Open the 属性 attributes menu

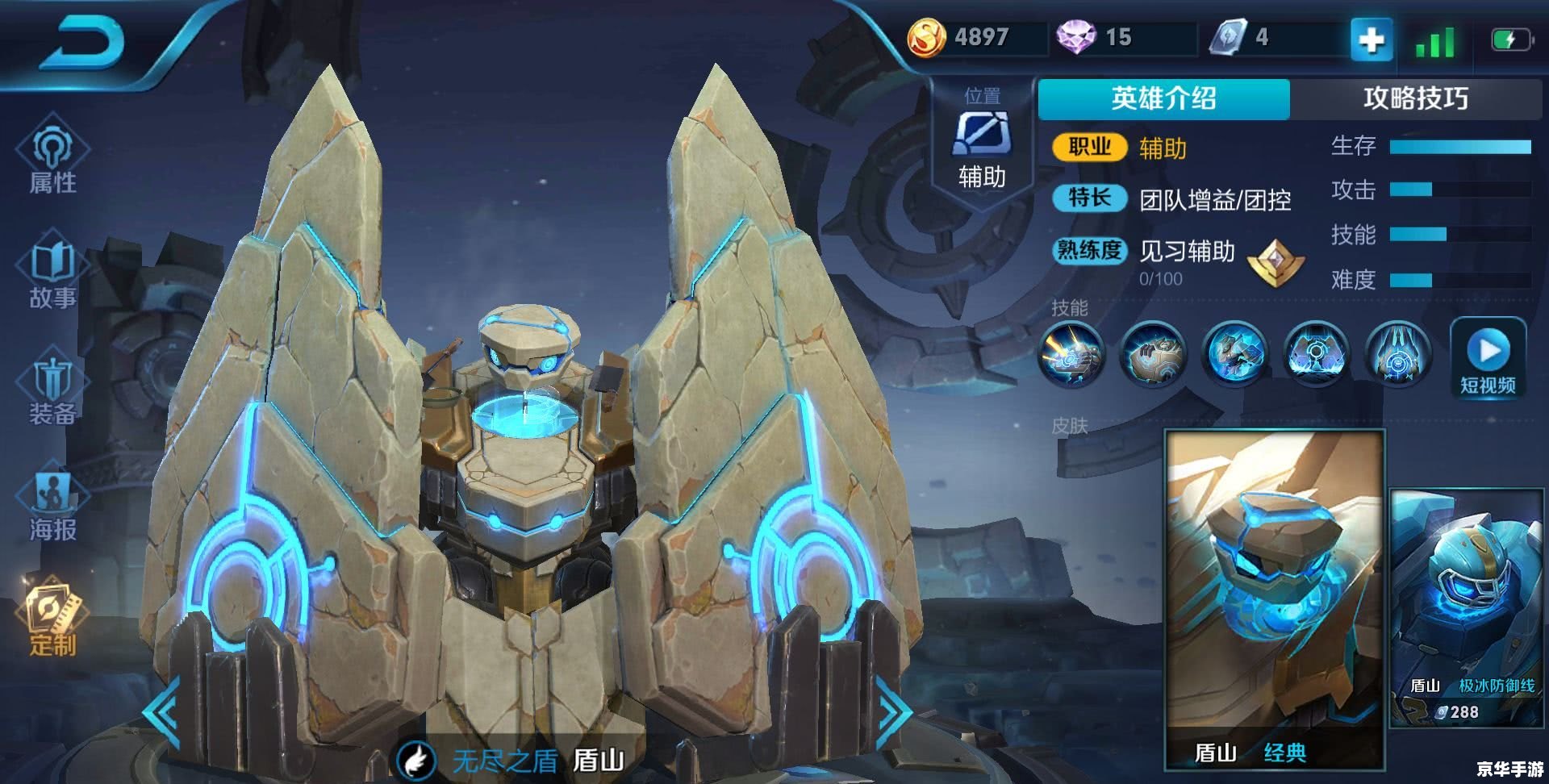click(53, 157)
